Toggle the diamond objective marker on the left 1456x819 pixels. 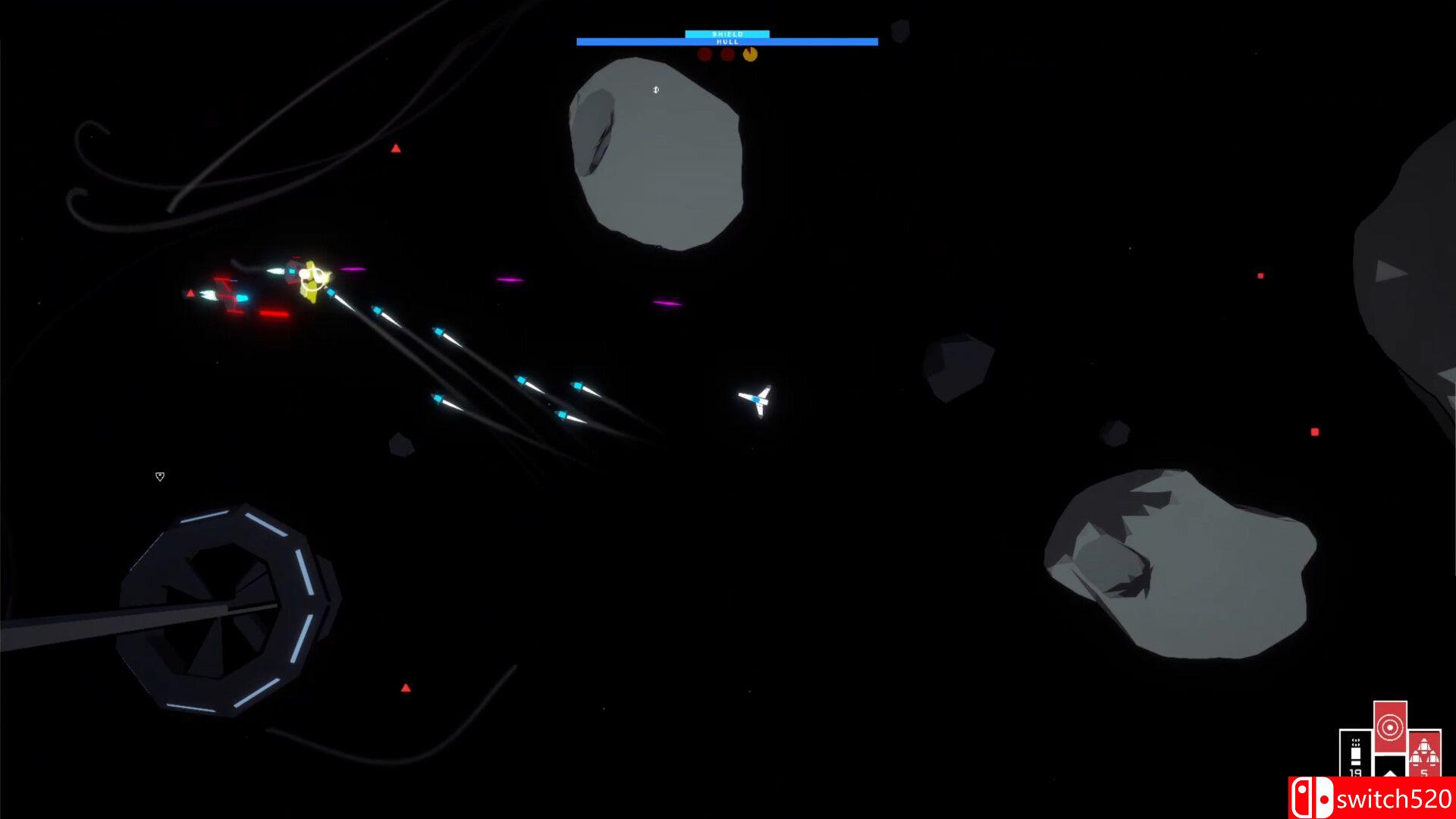pyautogui.click(x=160, y=476)
